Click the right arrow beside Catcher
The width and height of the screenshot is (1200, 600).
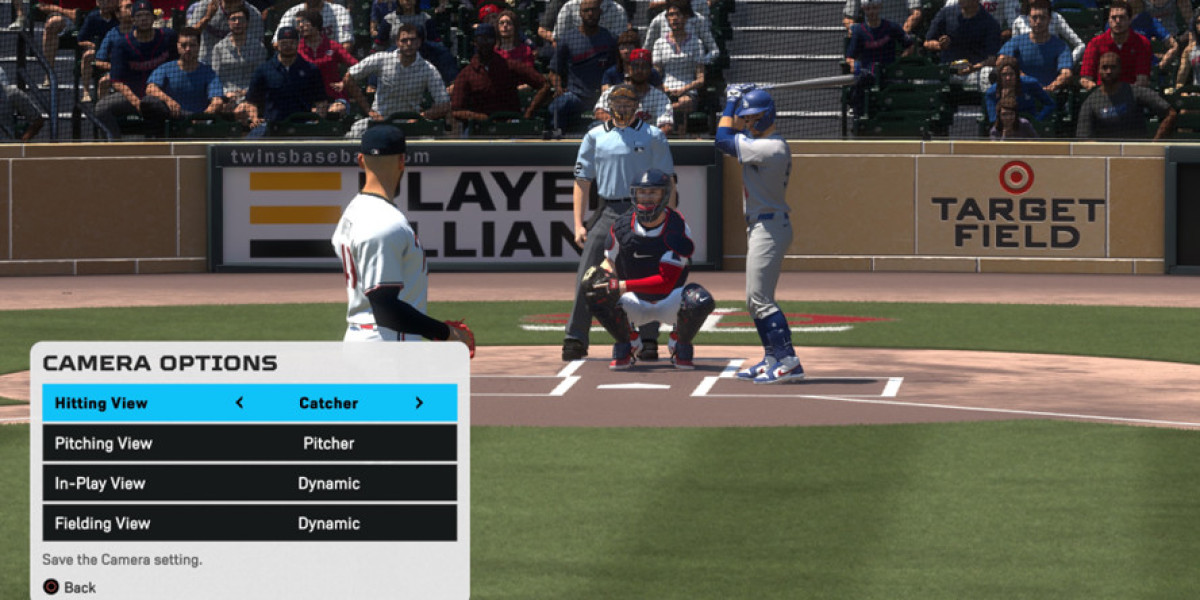pyautogui.click(x=419, y=403)
